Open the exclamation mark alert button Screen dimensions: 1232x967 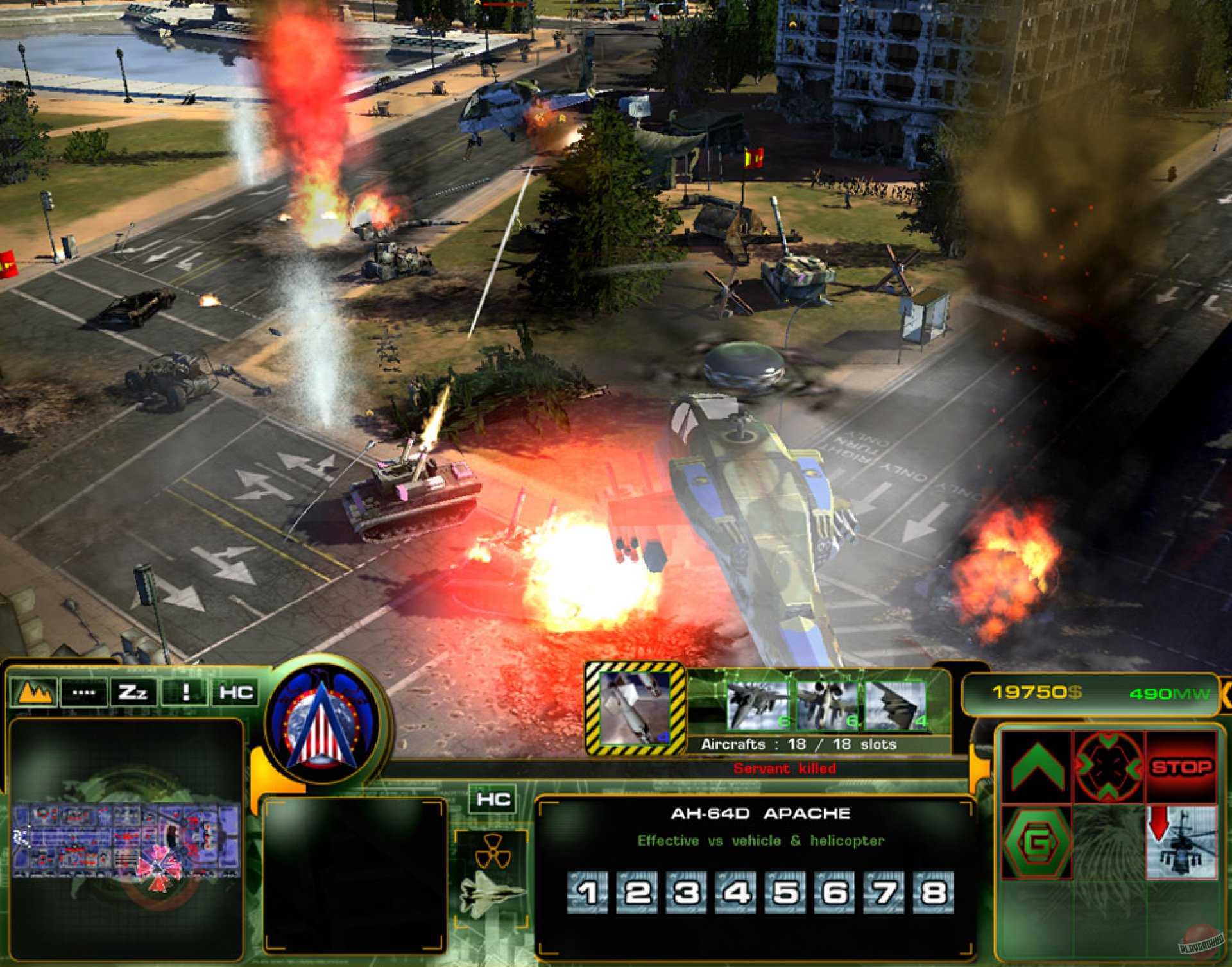coord(185,692)
